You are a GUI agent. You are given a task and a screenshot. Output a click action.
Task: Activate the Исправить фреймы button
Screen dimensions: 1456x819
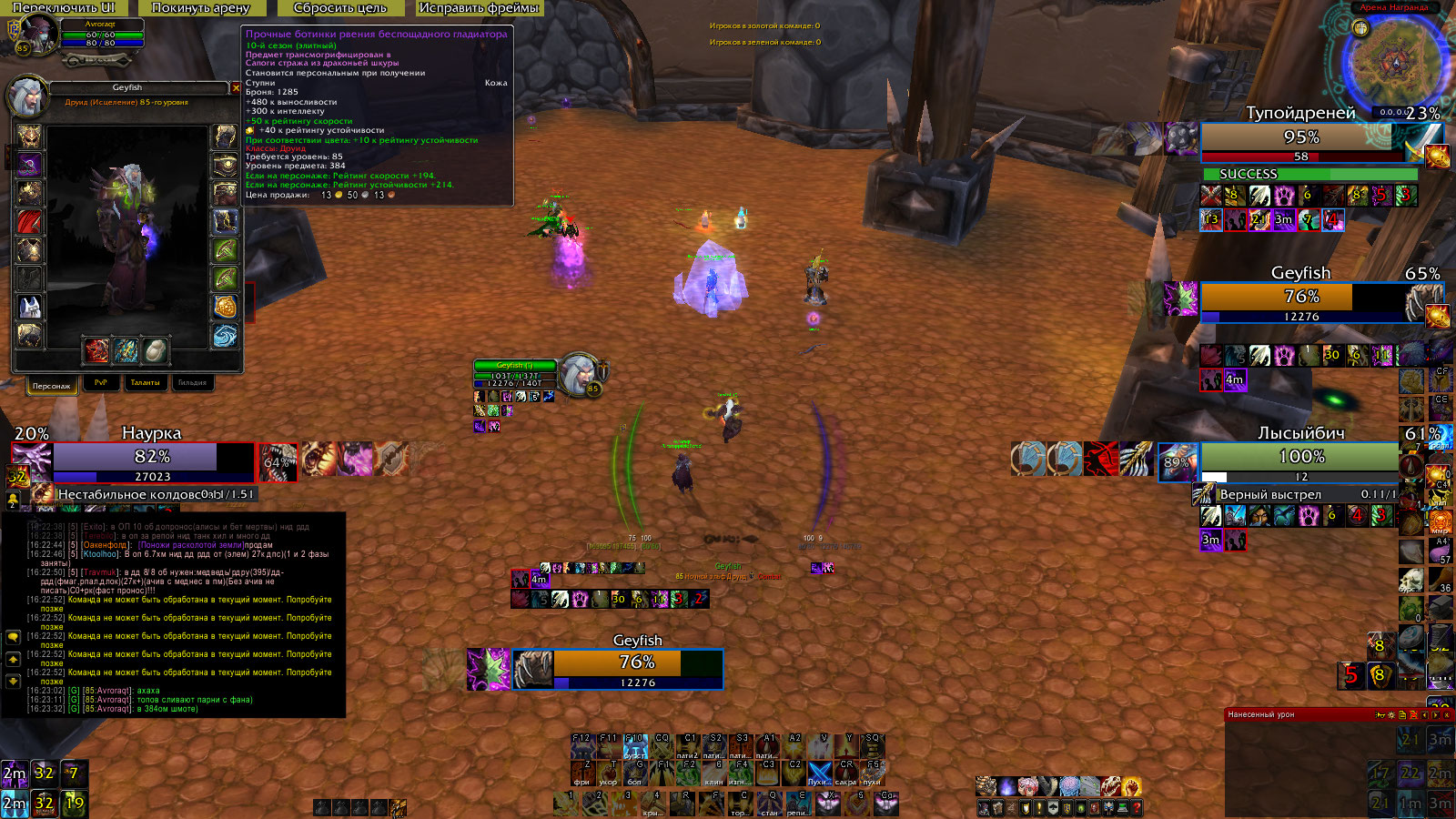pyautogui.click(x=479, y=8)
